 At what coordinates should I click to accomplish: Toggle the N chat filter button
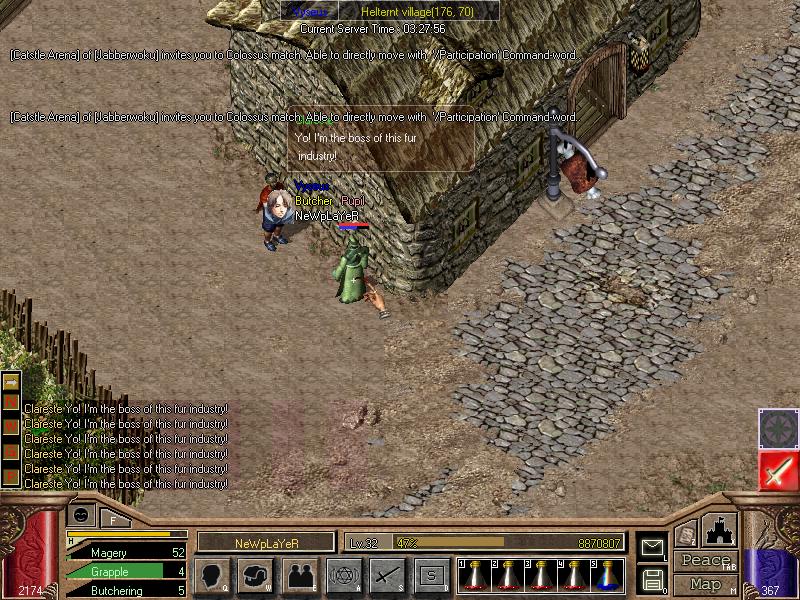(12, 402)
